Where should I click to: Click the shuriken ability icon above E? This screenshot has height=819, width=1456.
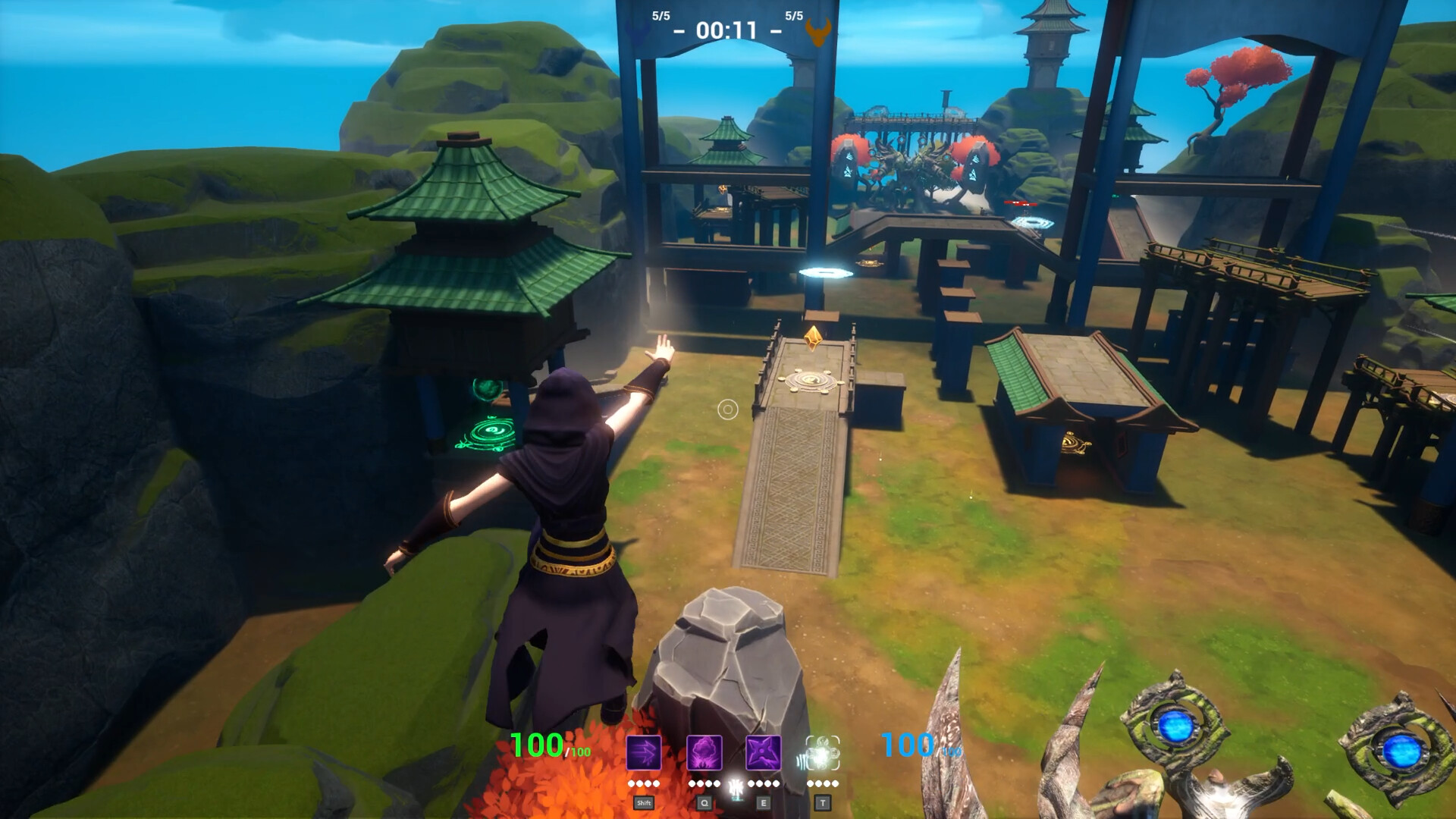click(x=764, y=753)
